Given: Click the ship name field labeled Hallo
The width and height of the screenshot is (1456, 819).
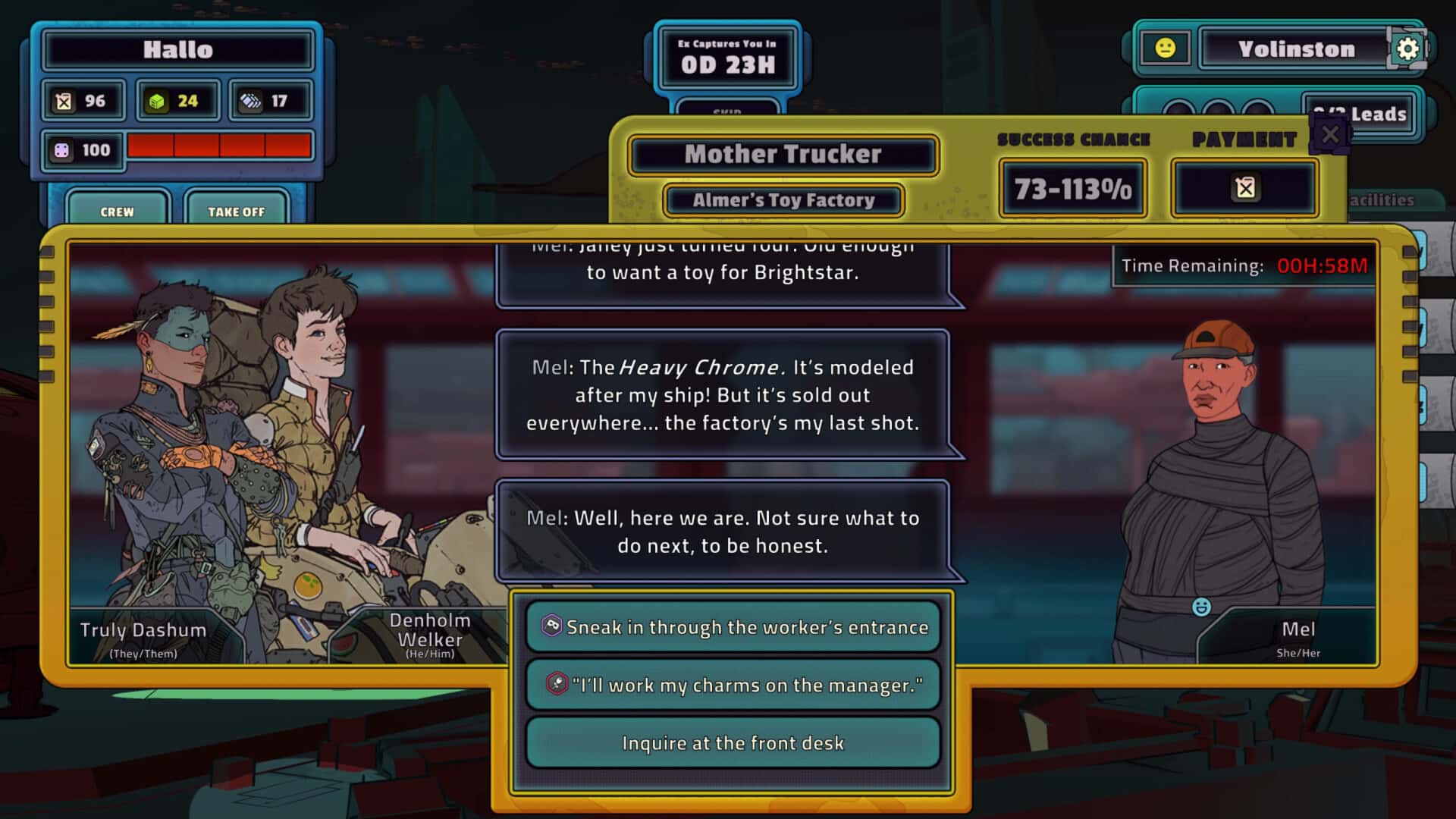Looking at the screenshot, I should point(176,49).
